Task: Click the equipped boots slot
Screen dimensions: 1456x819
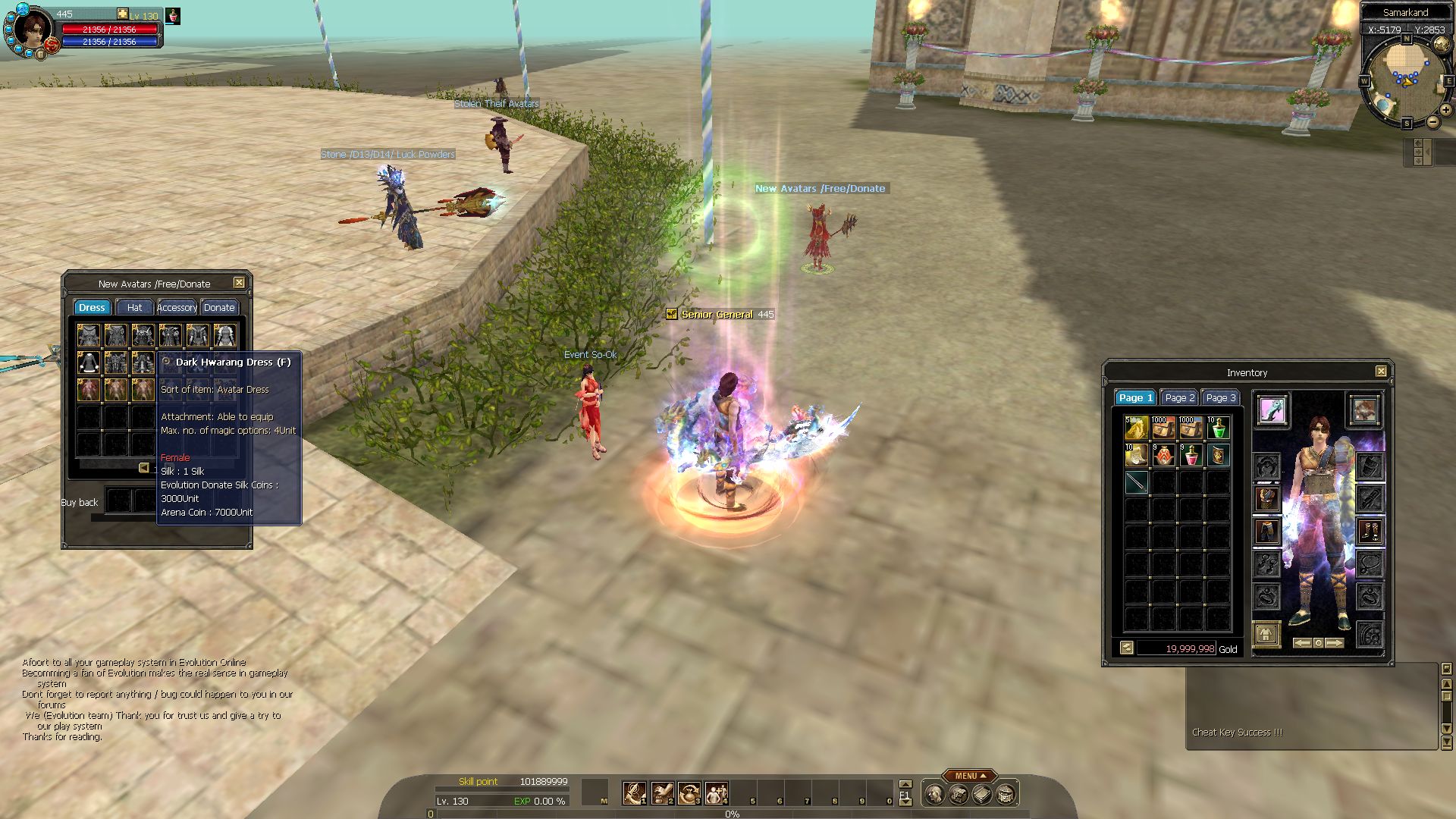Action: (x=1369, y=531)
